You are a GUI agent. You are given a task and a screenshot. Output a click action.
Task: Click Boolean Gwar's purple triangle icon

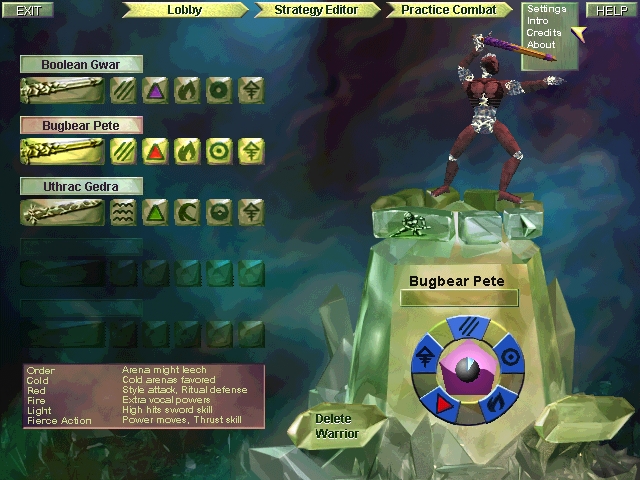pyautogui.click(x=154, y=91)
